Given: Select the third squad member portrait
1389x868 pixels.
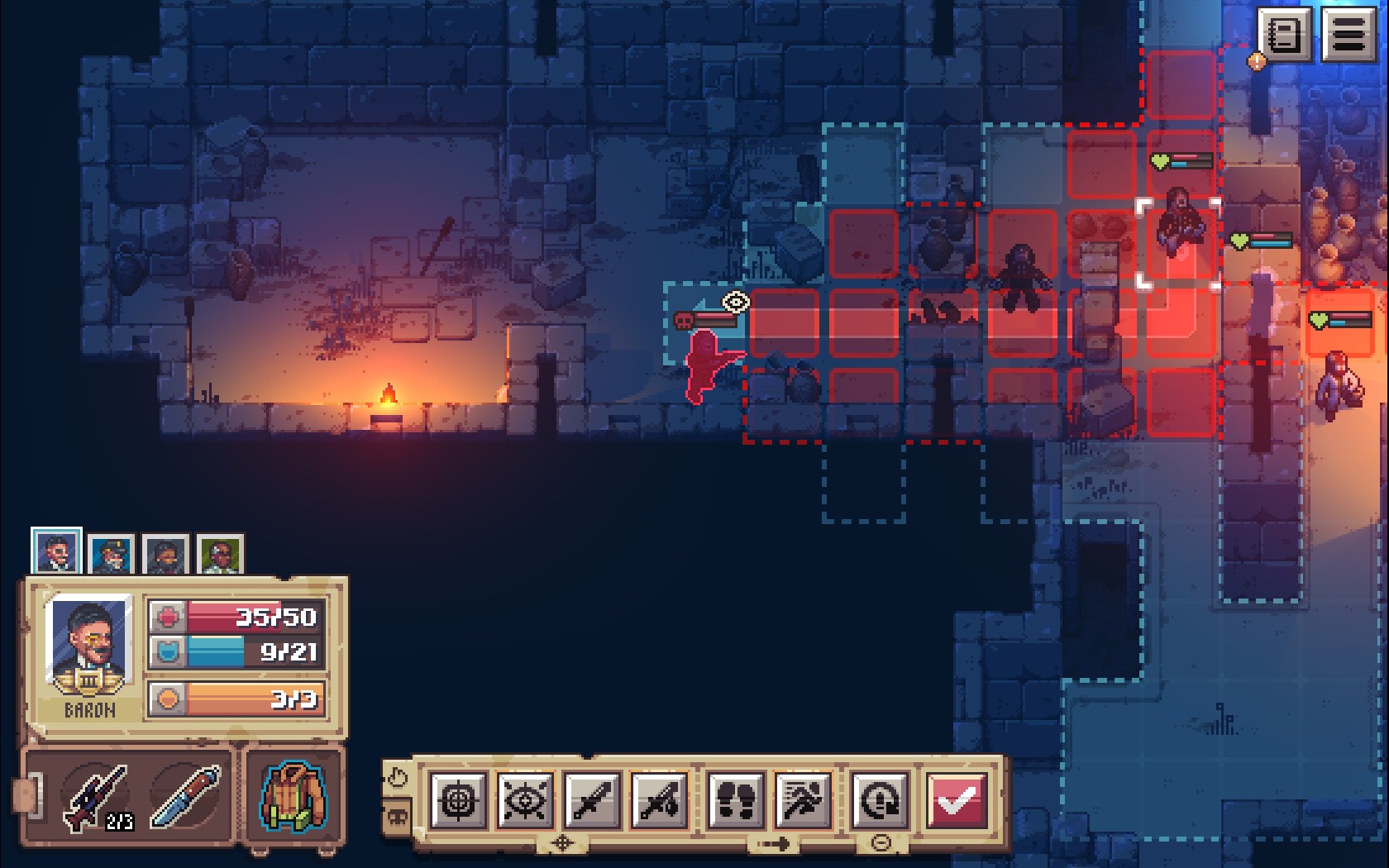Looking at the screenshot, I should point(165,554).
